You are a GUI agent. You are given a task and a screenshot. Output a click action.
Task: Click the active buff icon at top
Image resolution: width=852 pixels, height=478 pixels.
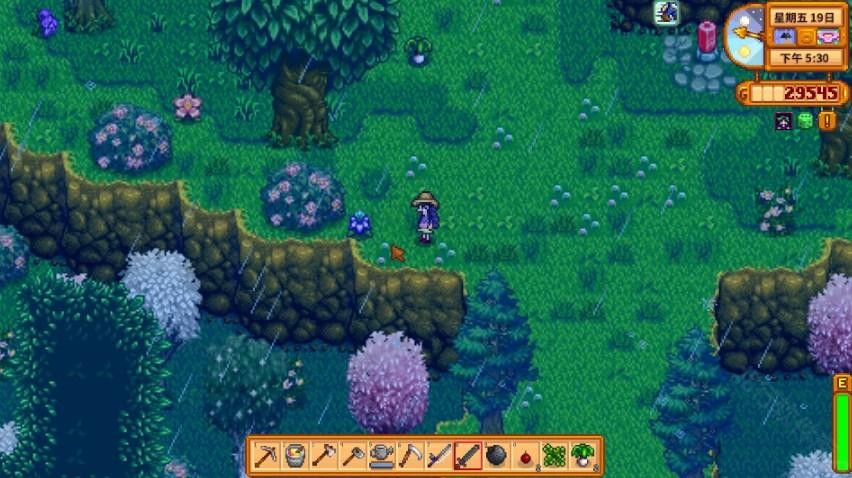click(x=666, y=12)
